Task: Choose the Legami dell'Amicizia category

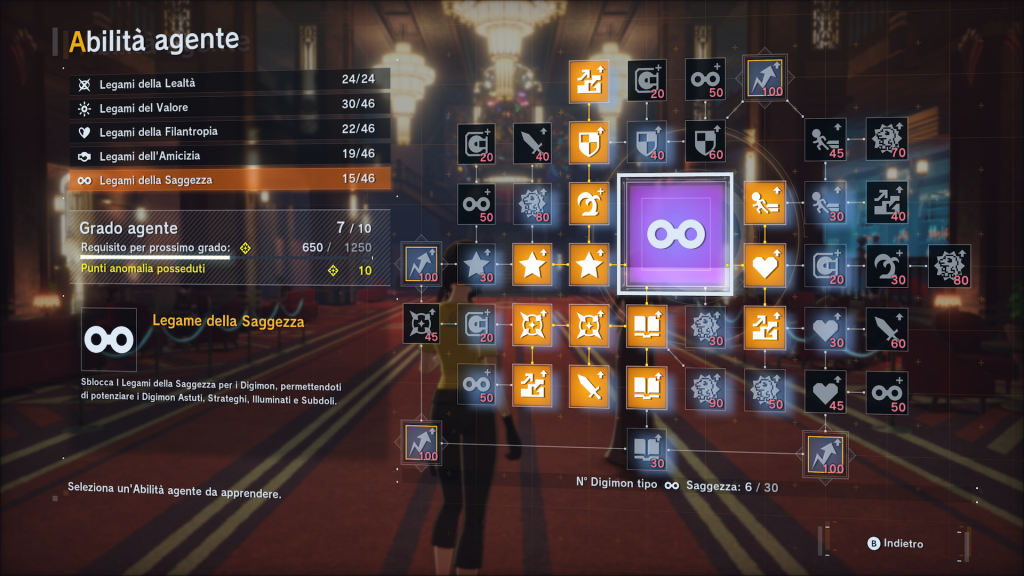Action: 229,155
